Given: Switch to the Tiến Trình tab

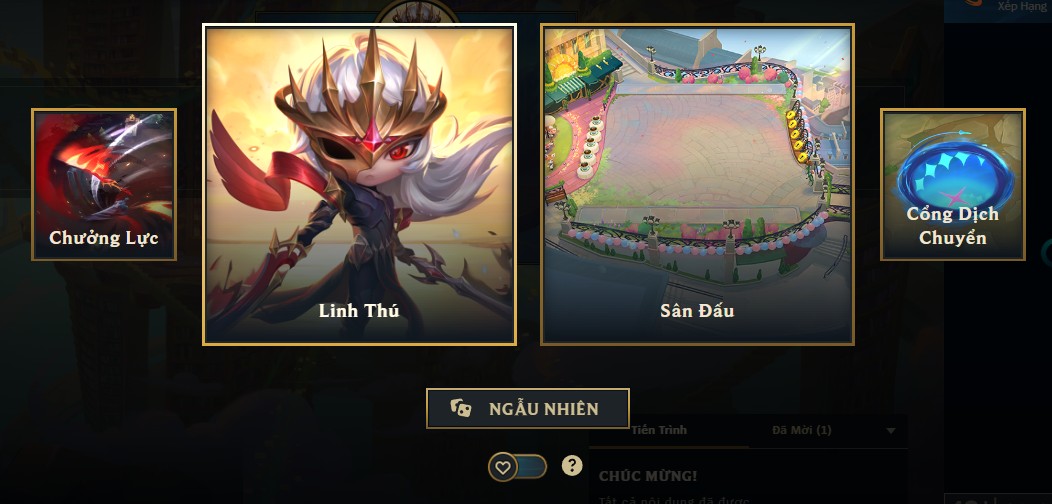Looking at the screenshot, I should coord(659,430).
